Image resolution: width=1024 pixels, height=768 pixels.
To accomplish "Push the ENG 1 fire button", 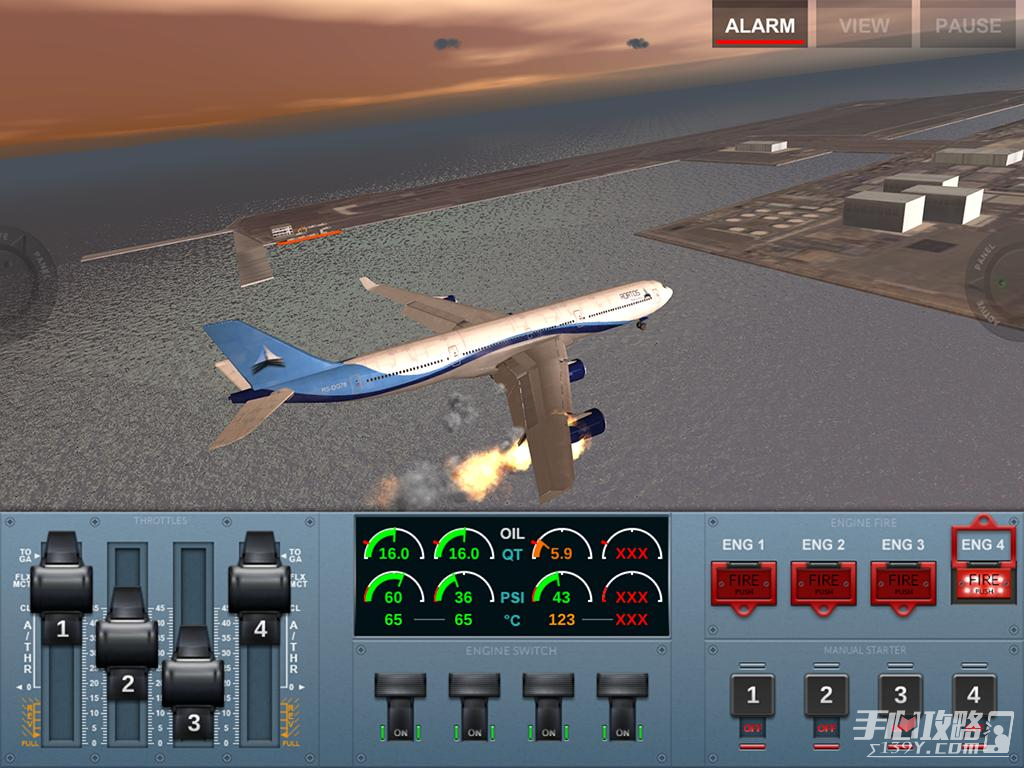I will tap(743, 582).
